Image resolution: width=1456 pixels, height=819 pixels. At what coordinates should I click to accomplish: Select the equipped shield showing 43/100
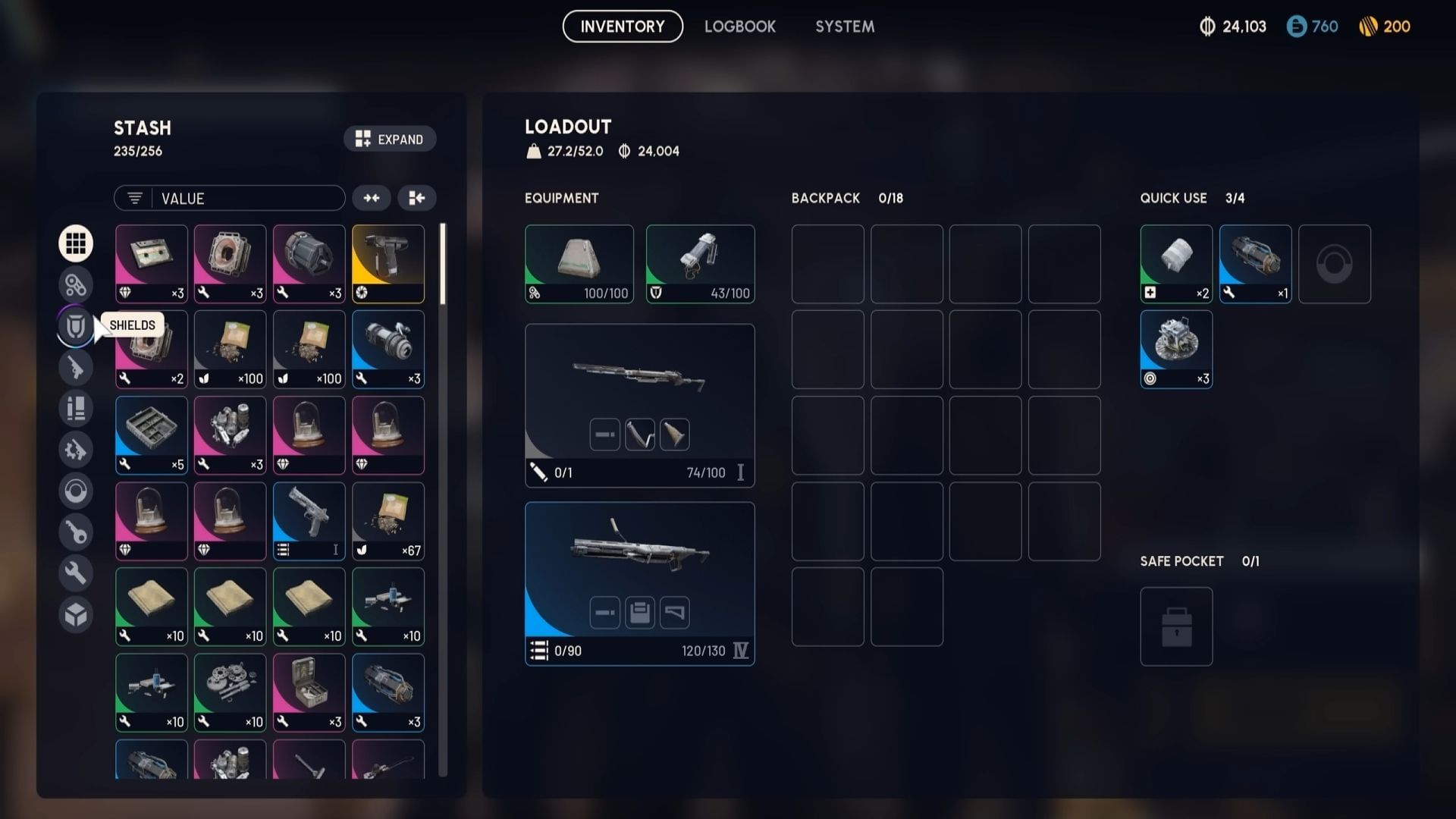(699, 262)
